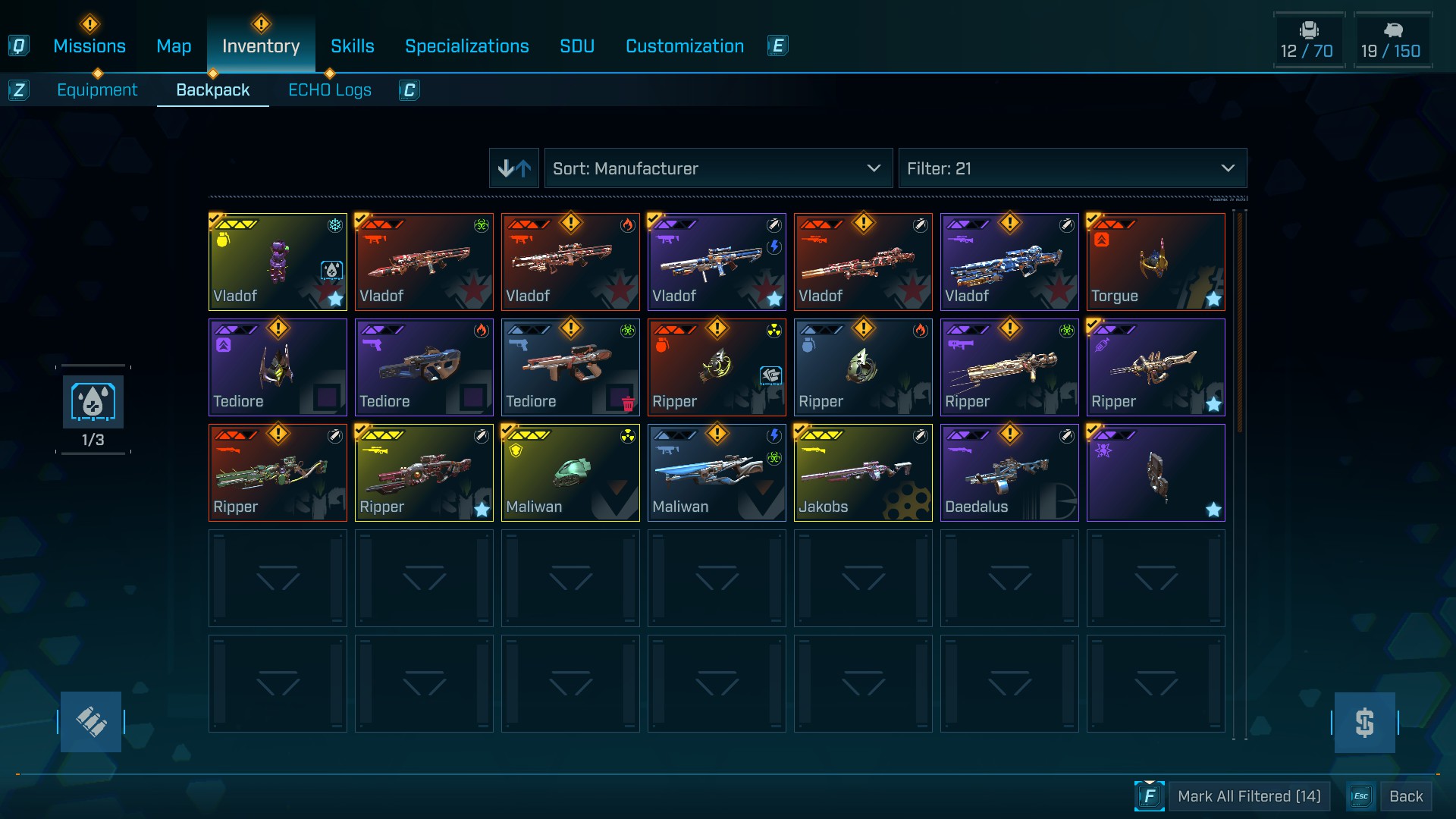Click the water drop 1/3 filter icon
The image size is (1456, 819).
[x=93, y=403]
